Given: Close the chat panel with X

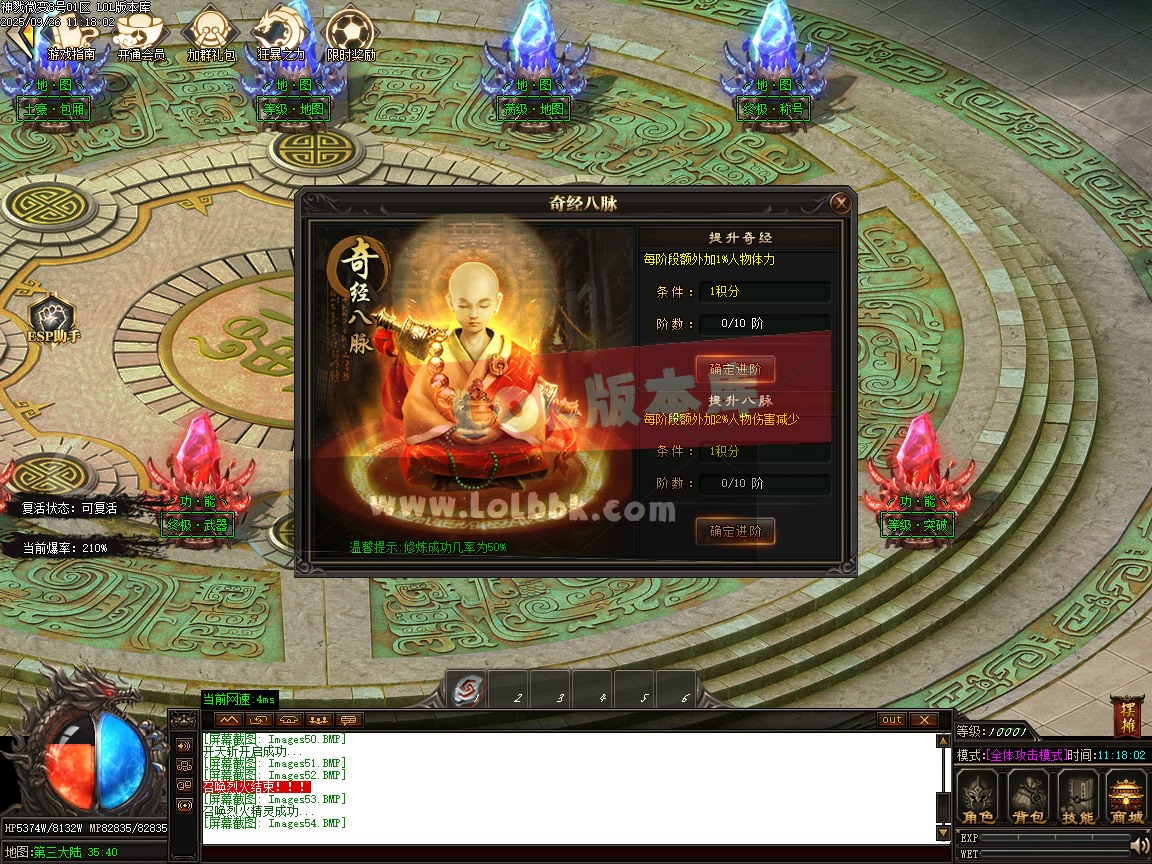Looking at the screenshot, I should [923, 720].
